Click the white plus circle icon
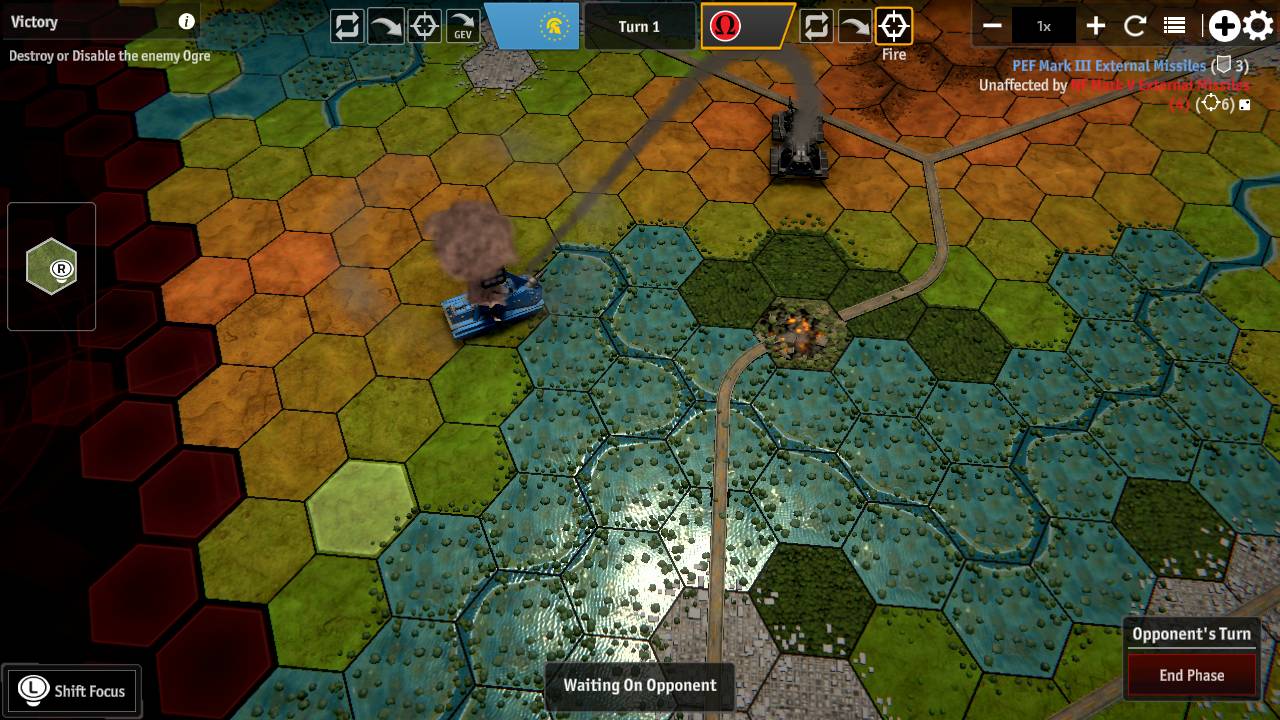1280x720 pixels. click(1223, 24)
